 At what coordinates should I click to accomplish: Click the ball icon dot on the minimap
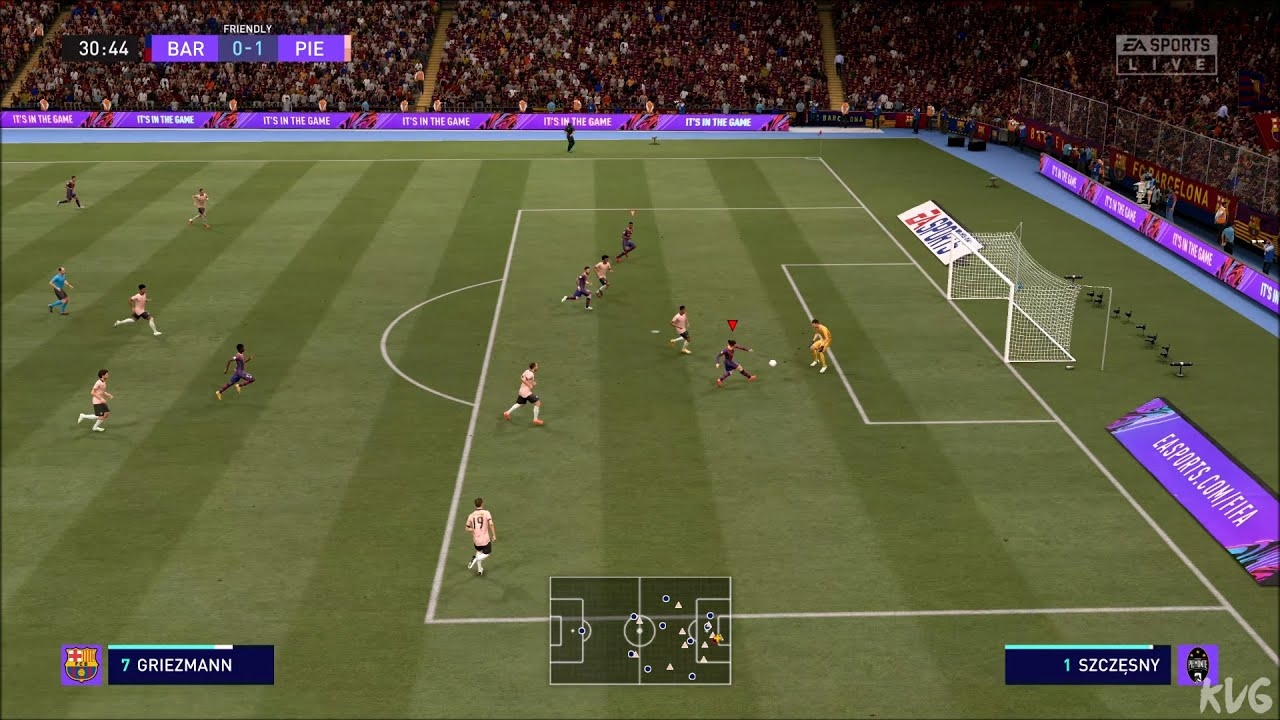click(x=718, y=638)
